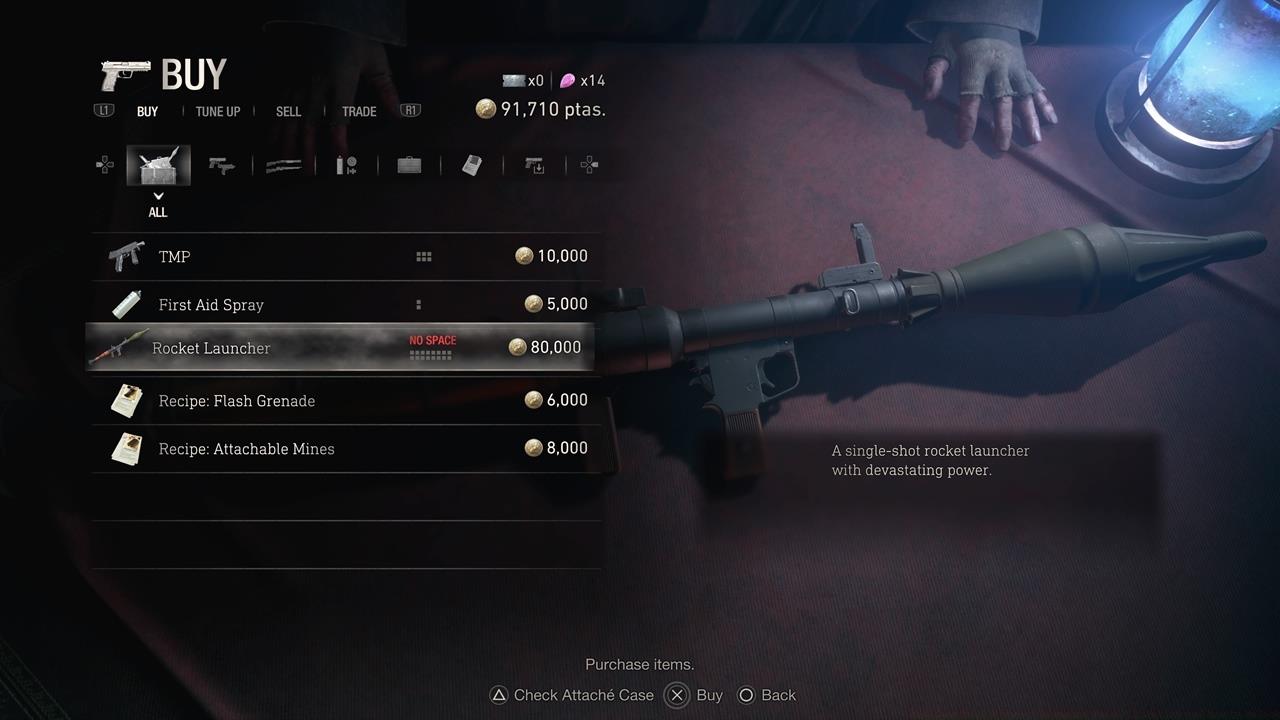Switch to the TUNE UP tab
The width and height of the screenshot is (1280, 720).
pyautogui.click(x=217, y=111)
